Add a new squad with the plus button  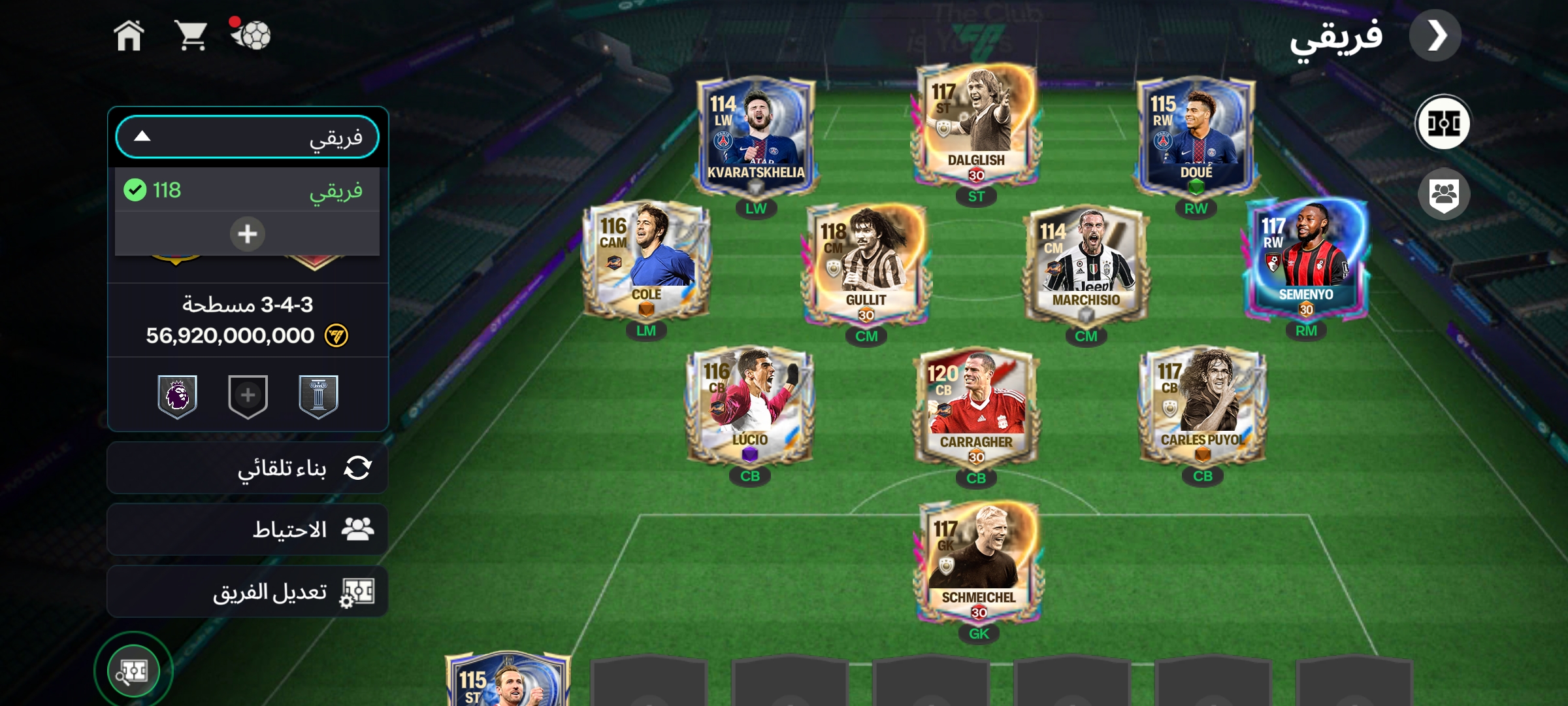coord(247,233)
